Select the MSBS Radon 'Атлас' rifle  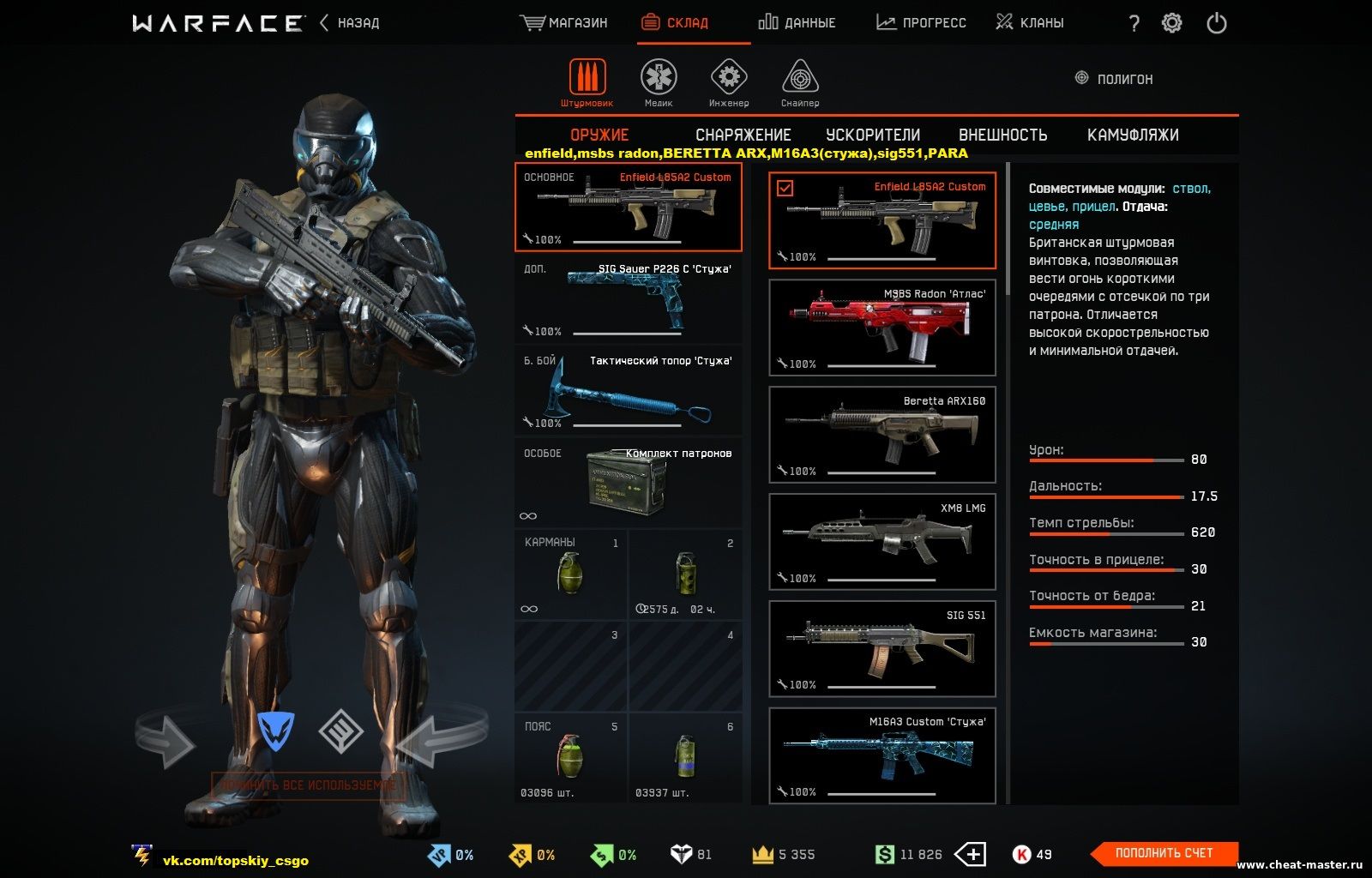click(x=882, y=328)
